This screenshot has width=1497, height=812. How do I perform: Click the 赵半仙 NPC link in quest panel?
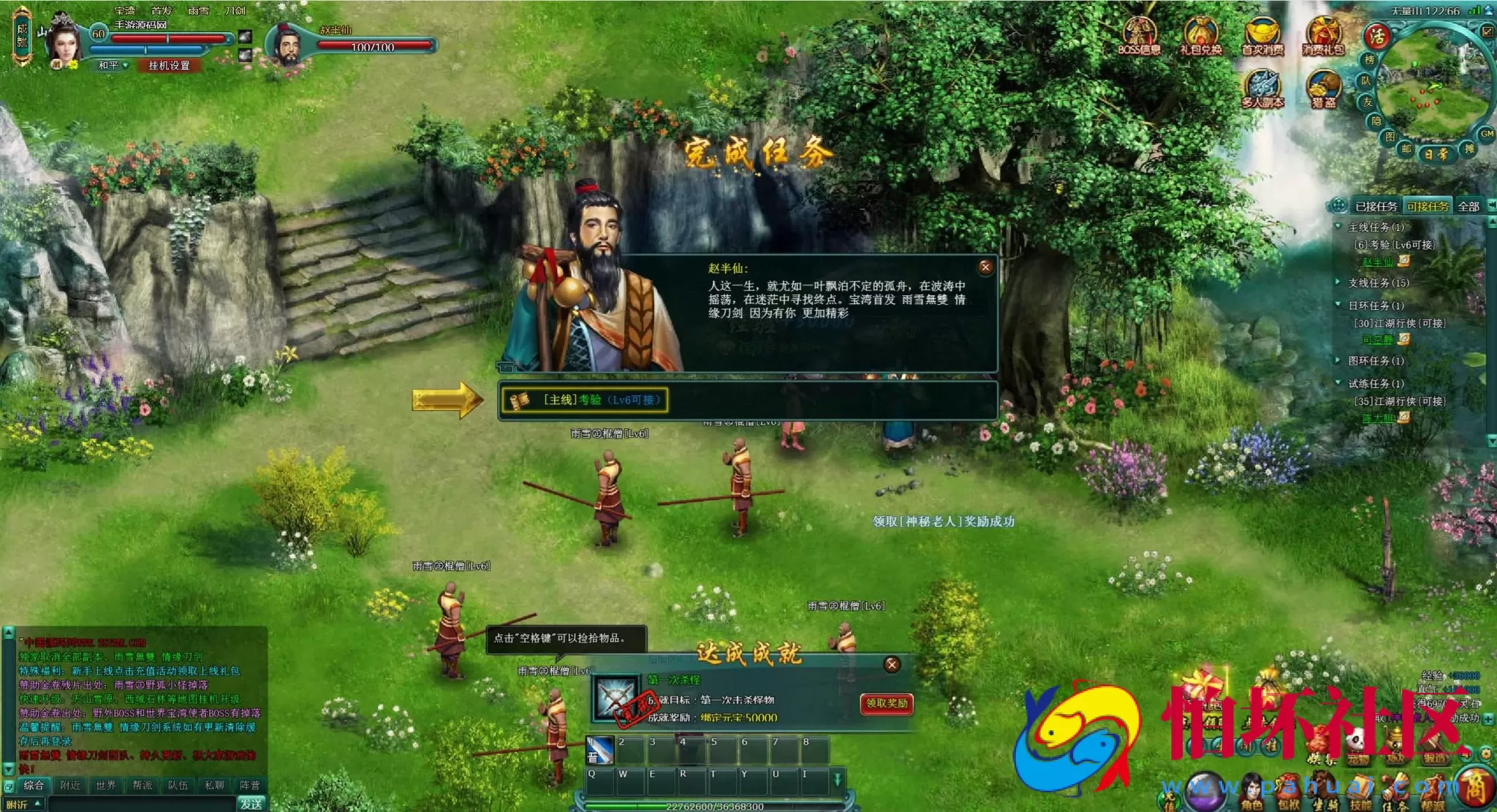(1377, 262)
